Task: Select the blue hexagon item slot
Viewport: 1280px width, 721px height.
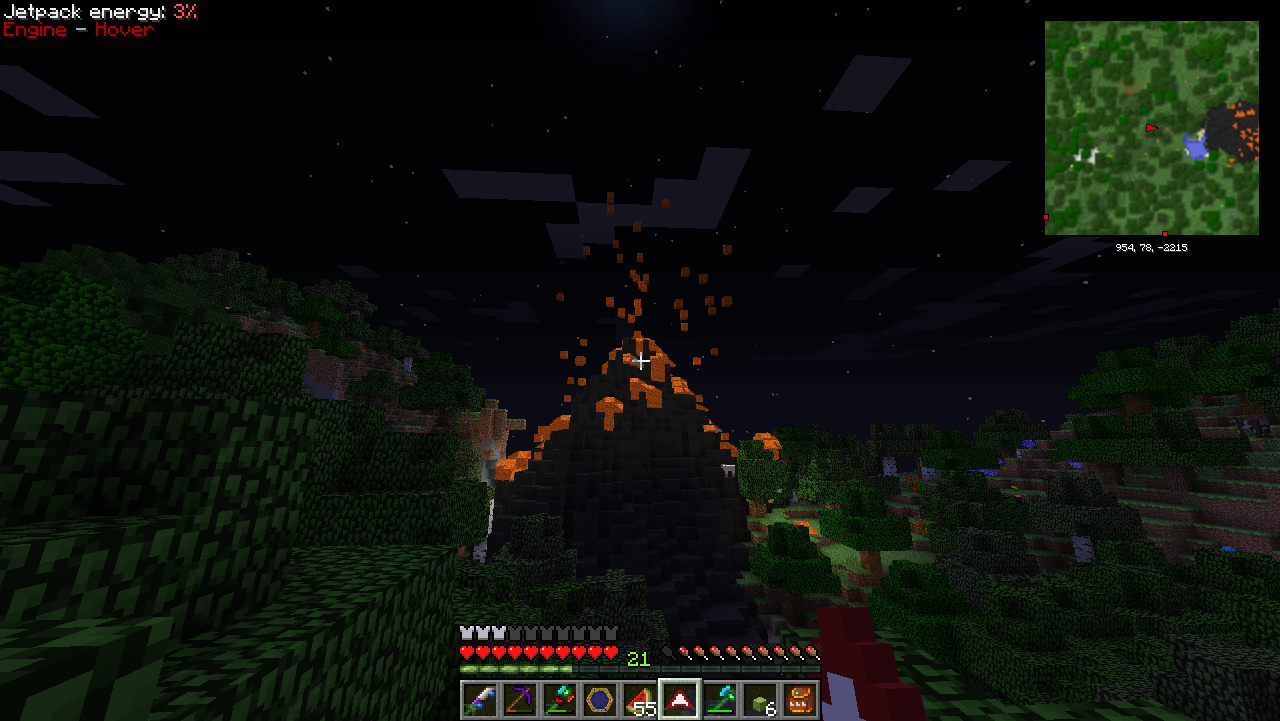Action: click(600, 699)
